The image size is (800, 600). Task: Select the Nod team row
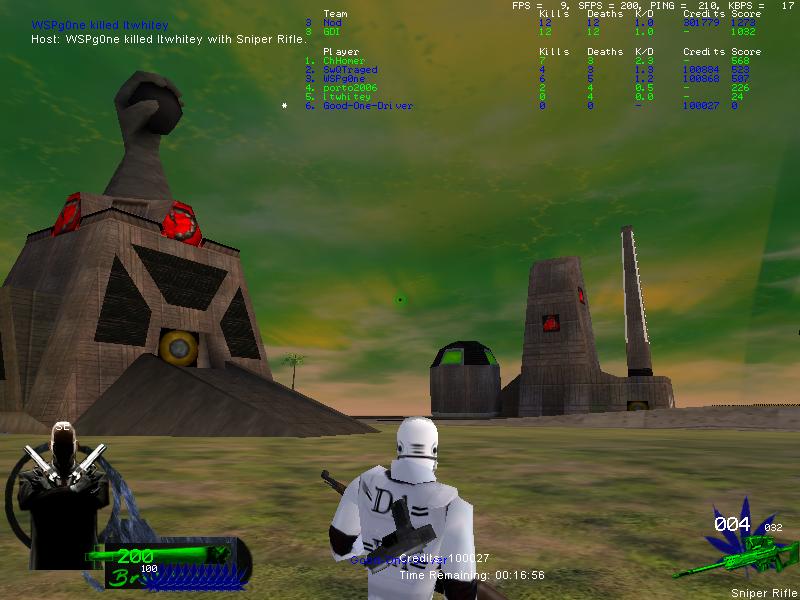click(x=332, y=23)
